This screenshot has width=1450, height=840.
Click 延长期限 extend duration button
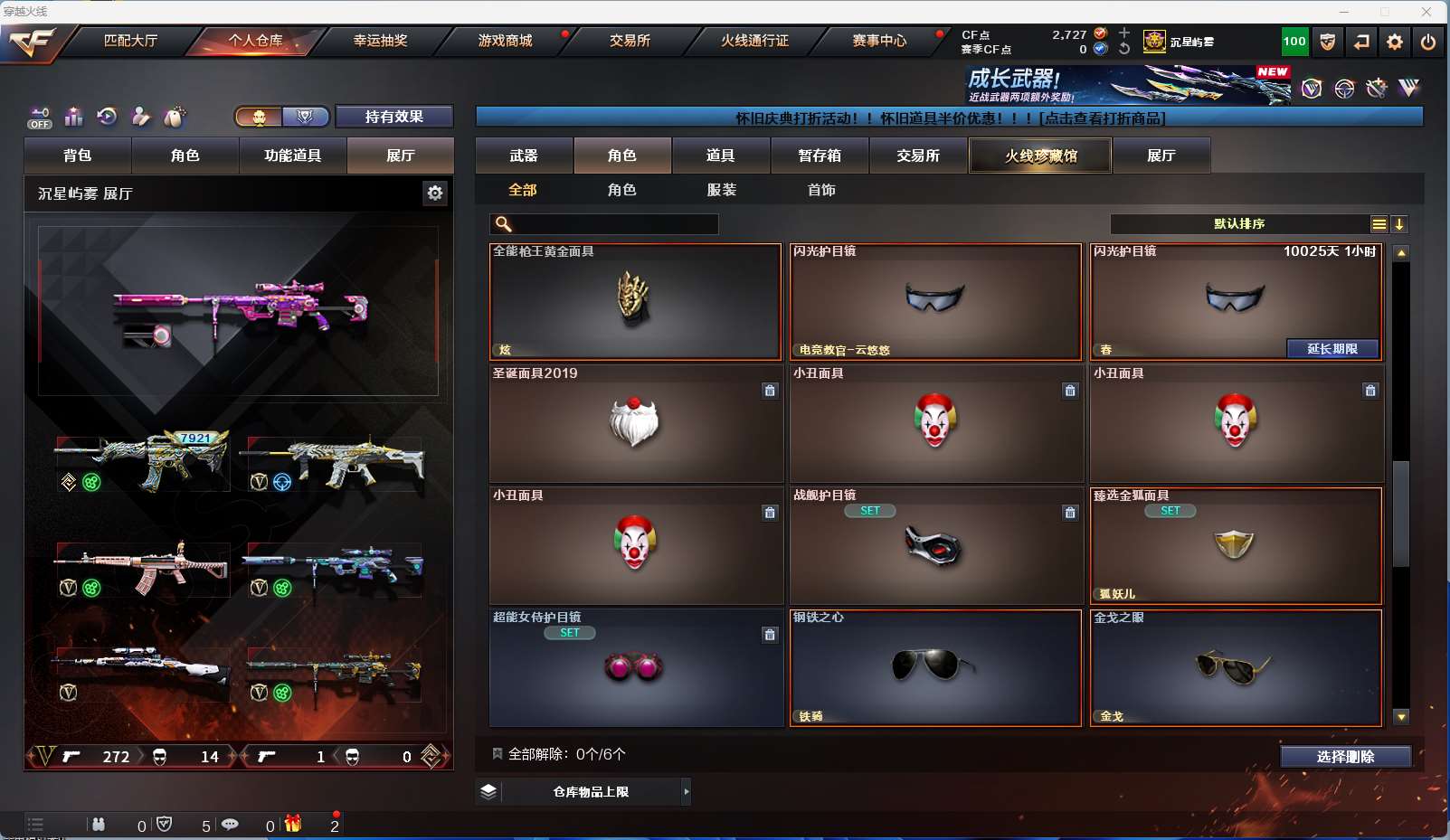(x=1332, y=349)
